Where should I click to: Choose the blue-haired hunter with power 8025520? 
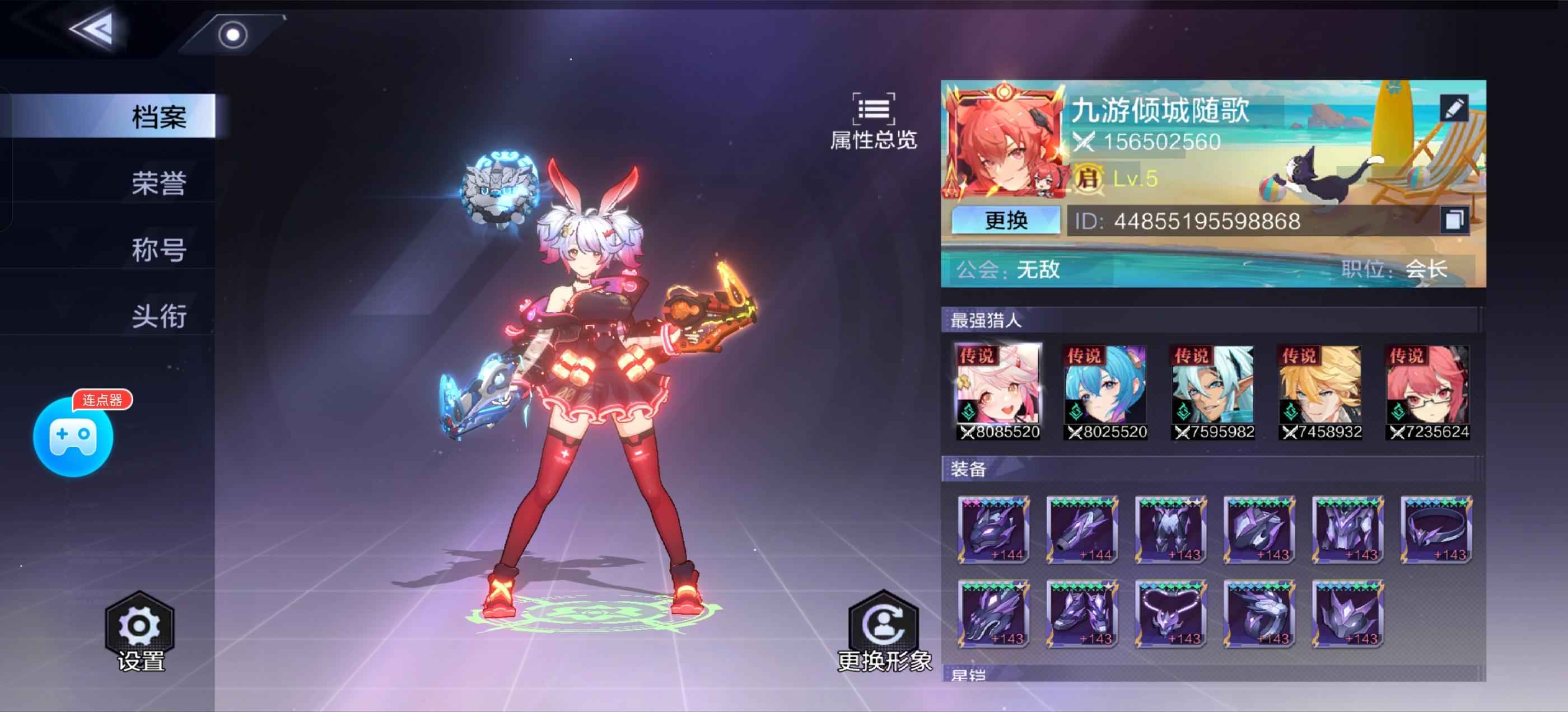coord(1106,391)
